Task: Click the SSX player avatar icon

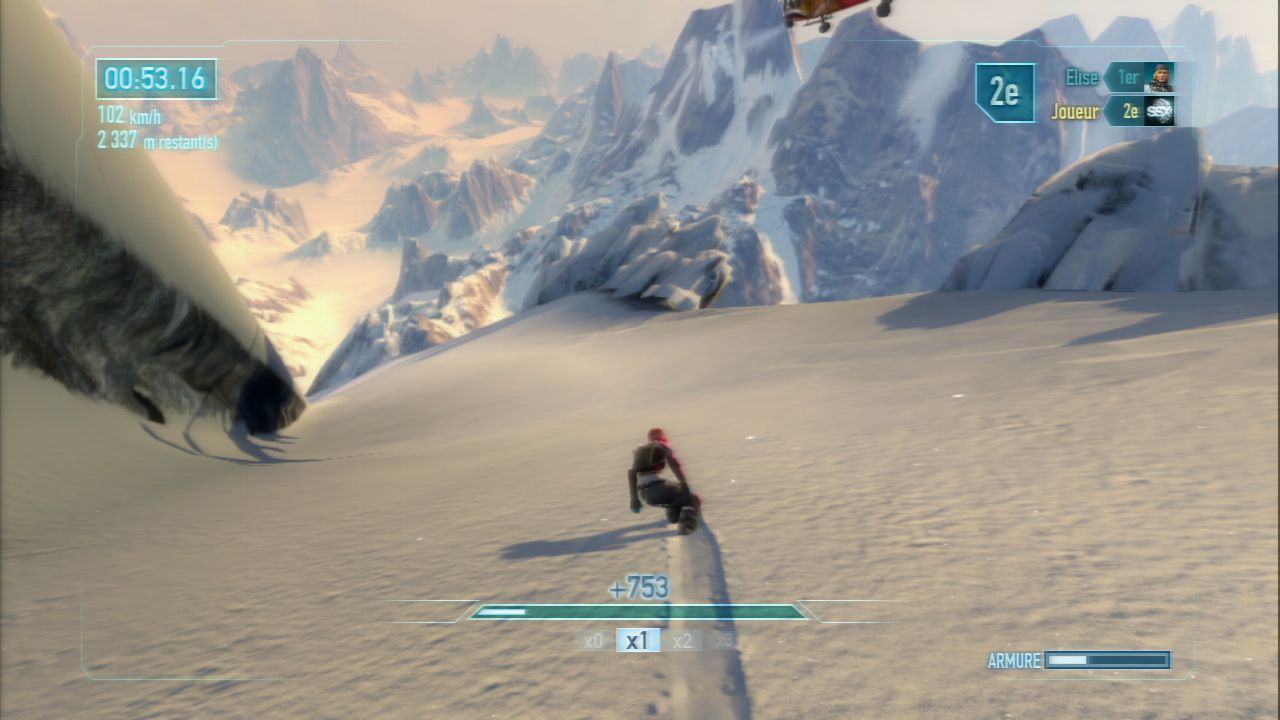Action: [x=1159, y=112]
